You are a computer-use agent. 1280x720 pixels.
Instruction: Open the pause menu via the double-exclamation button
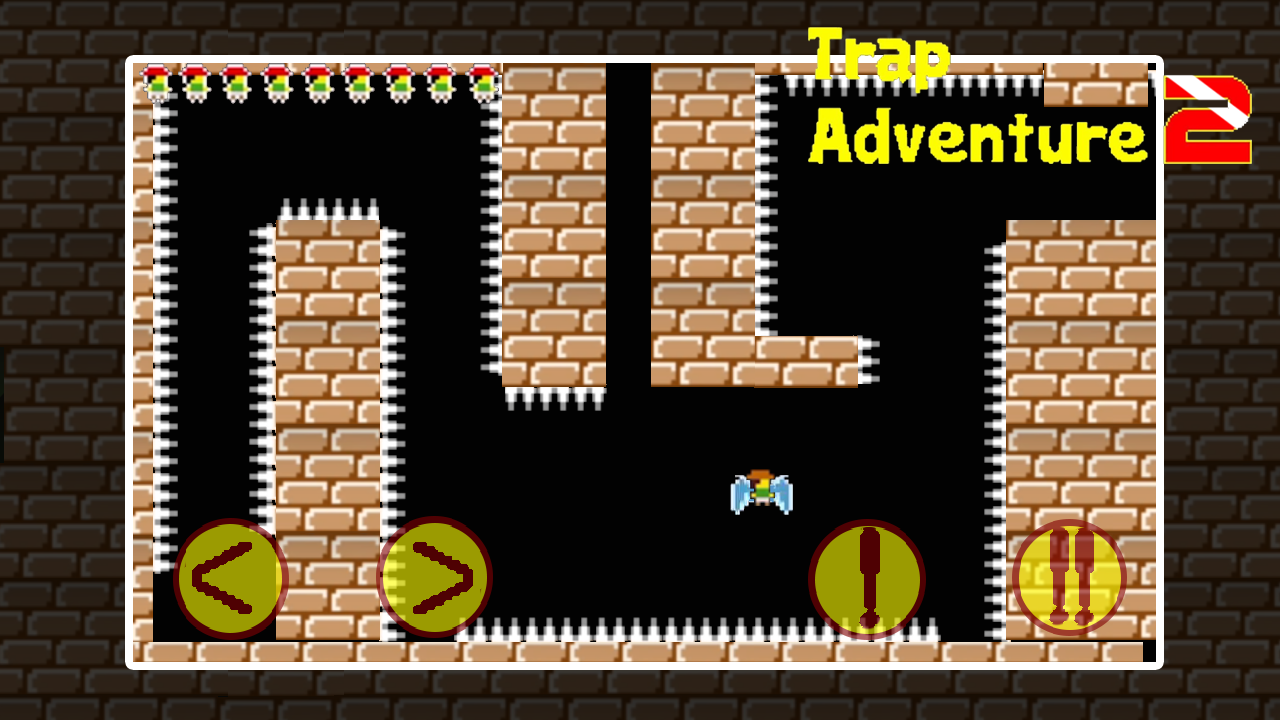[1068, 578]
